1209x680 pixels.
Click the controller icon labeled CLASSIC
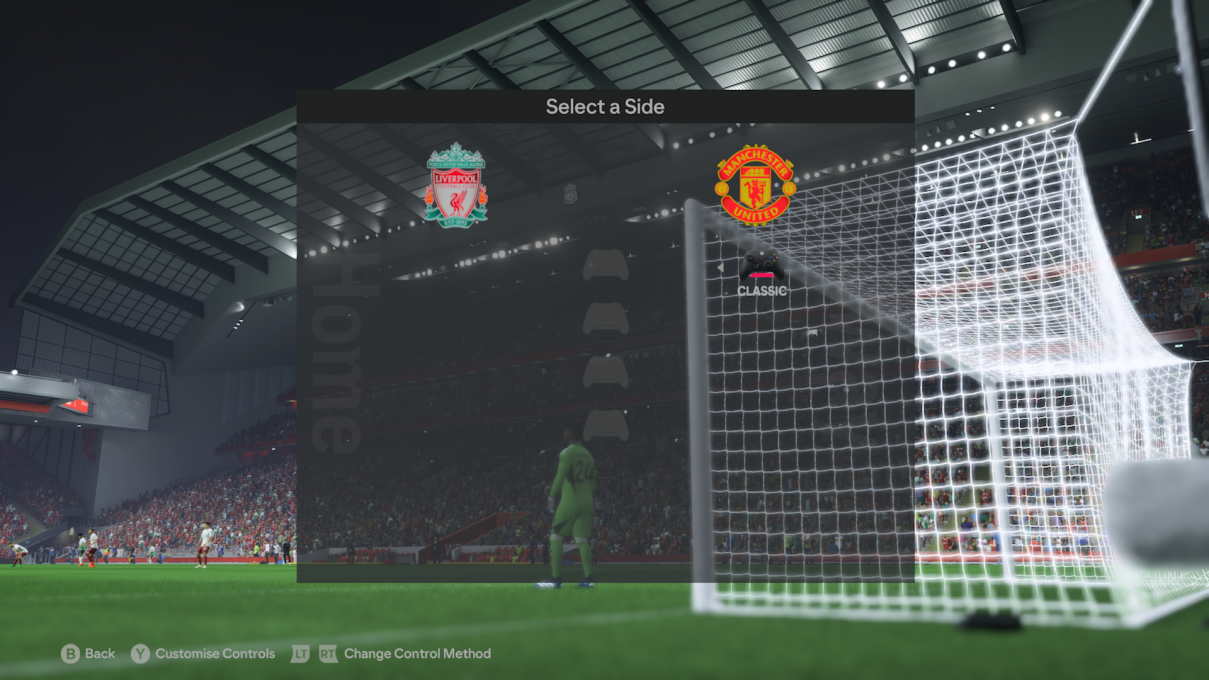(762, 265)
